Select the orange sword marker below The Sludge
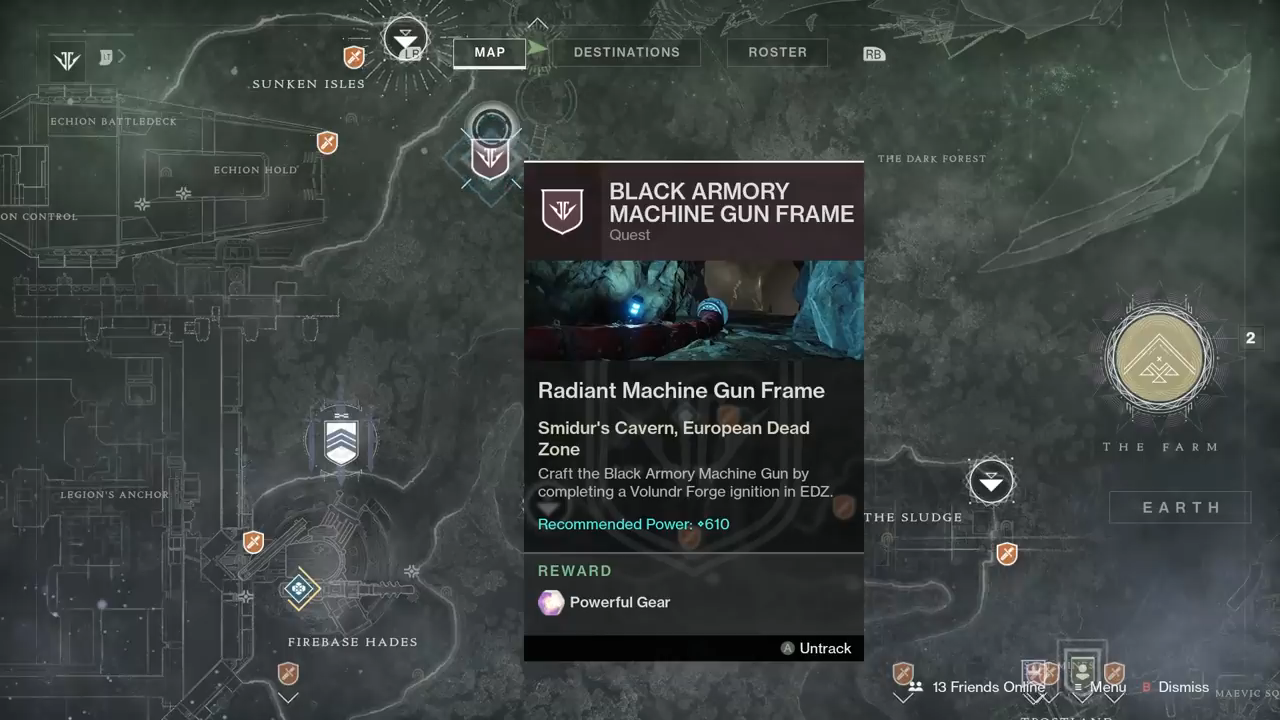 [1007, 553]
